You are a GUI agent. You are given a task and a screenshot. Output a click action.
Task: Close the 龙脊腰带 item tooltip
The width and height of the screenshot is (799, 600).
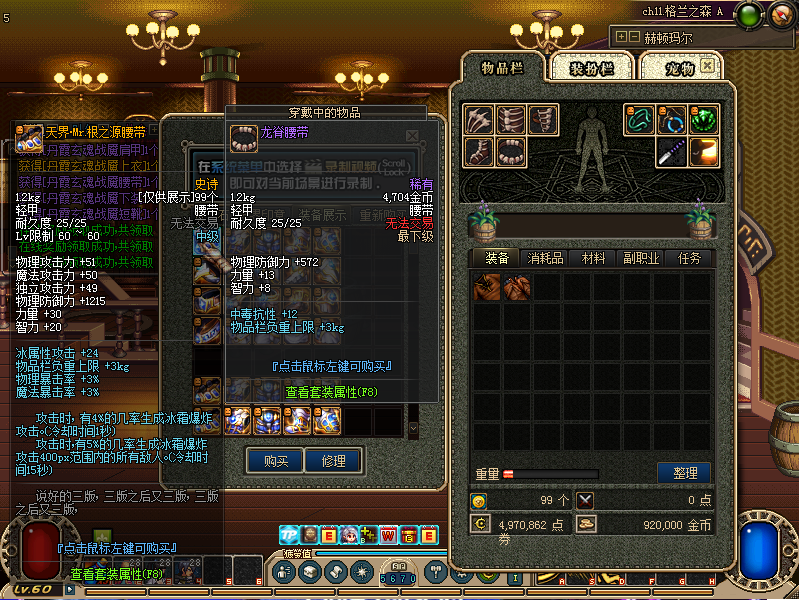411,135
